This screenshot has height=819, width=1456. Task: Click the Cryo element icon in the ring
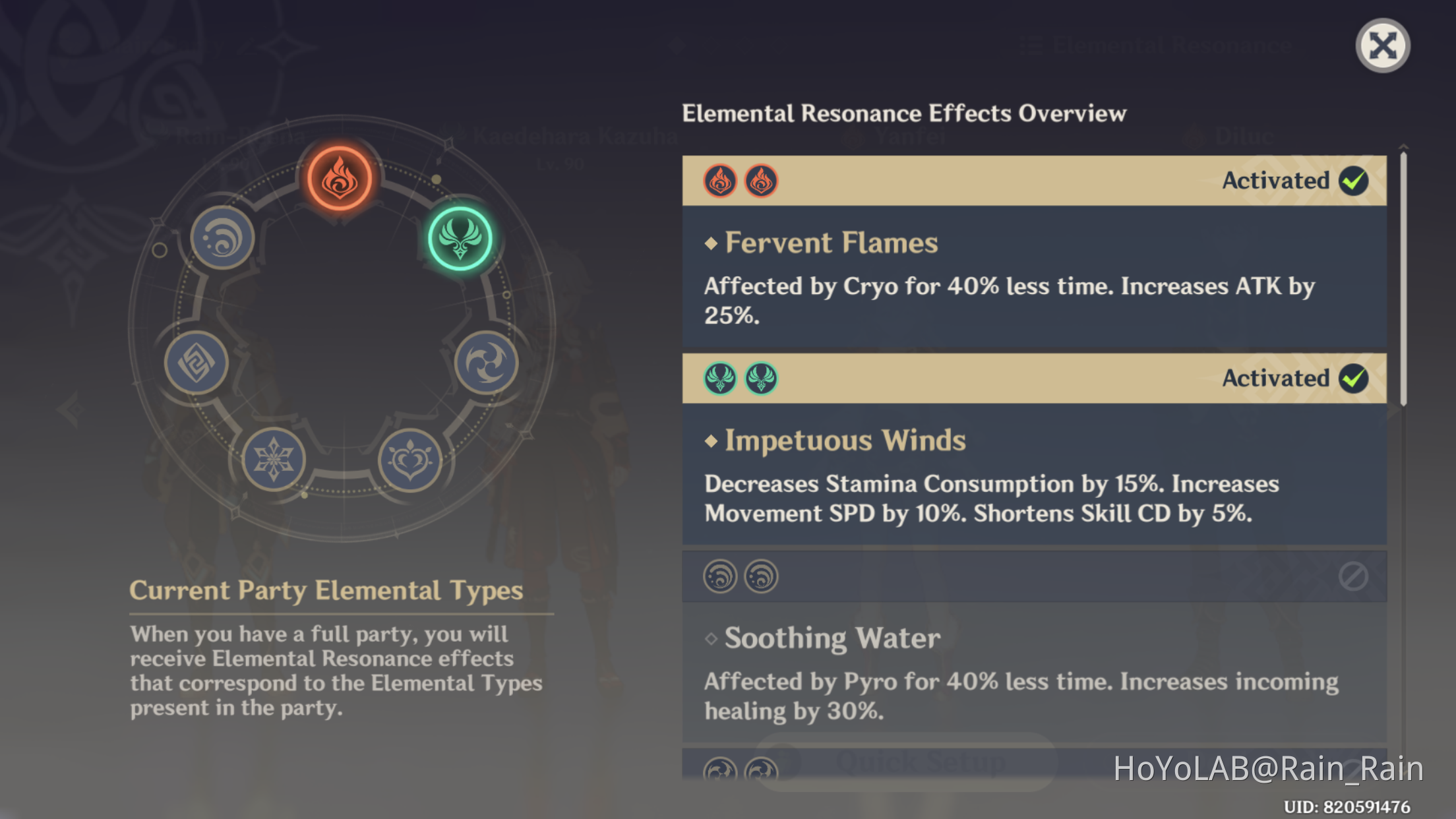click(274, 460)
